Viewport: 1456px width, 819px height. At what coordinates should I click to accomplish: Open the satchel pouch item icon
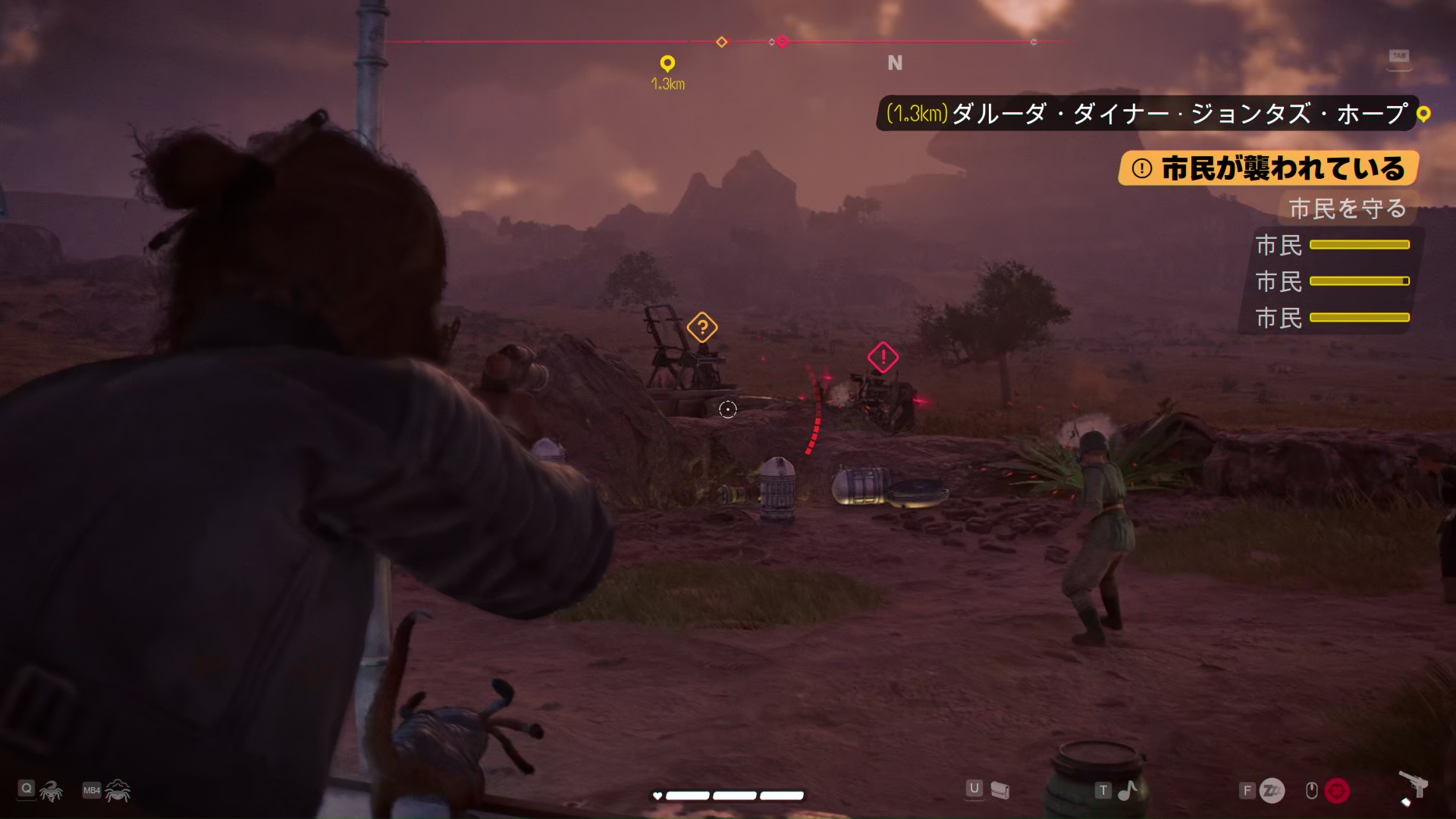(x=1000, y=791)
